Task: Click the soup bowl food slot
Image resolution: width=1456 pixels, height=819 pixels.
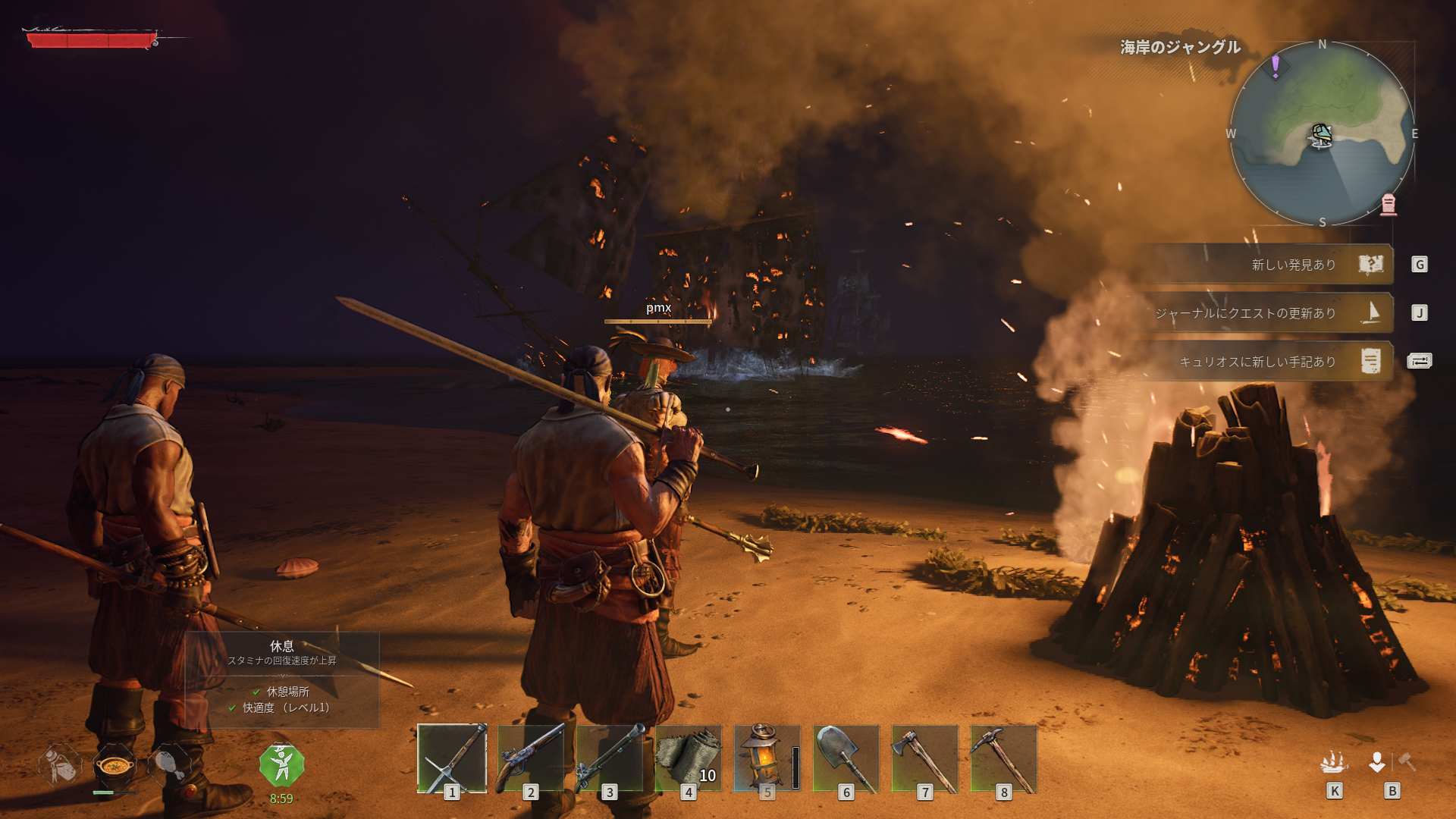Action: coord(115,766)
